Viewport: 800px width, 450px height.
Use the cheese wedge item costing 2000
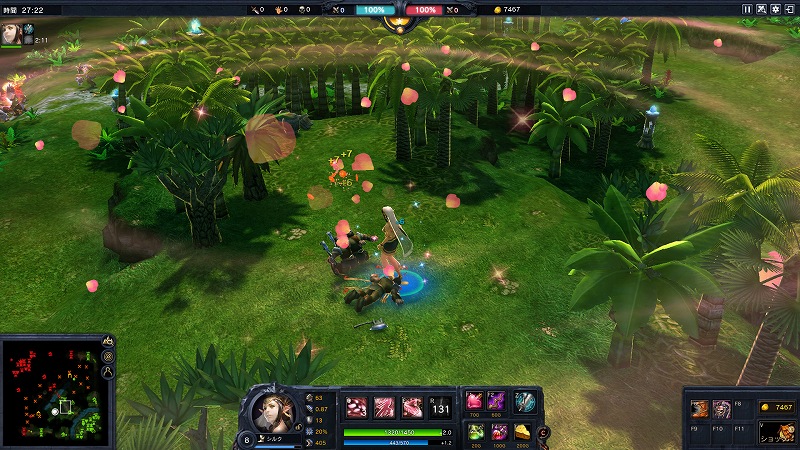522,431
